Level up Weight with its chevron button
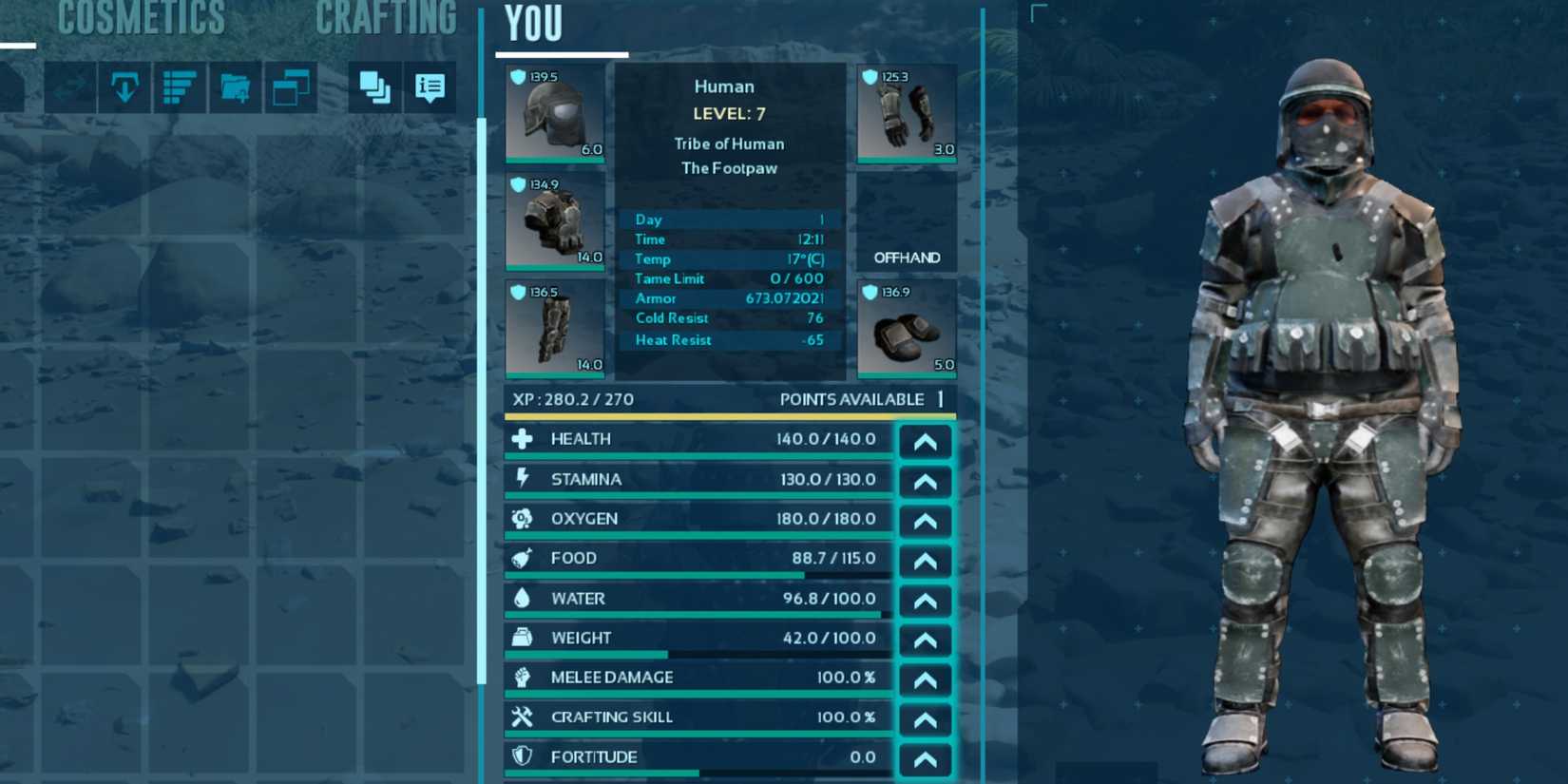The image size is (1568, 784). coord(924,640)
